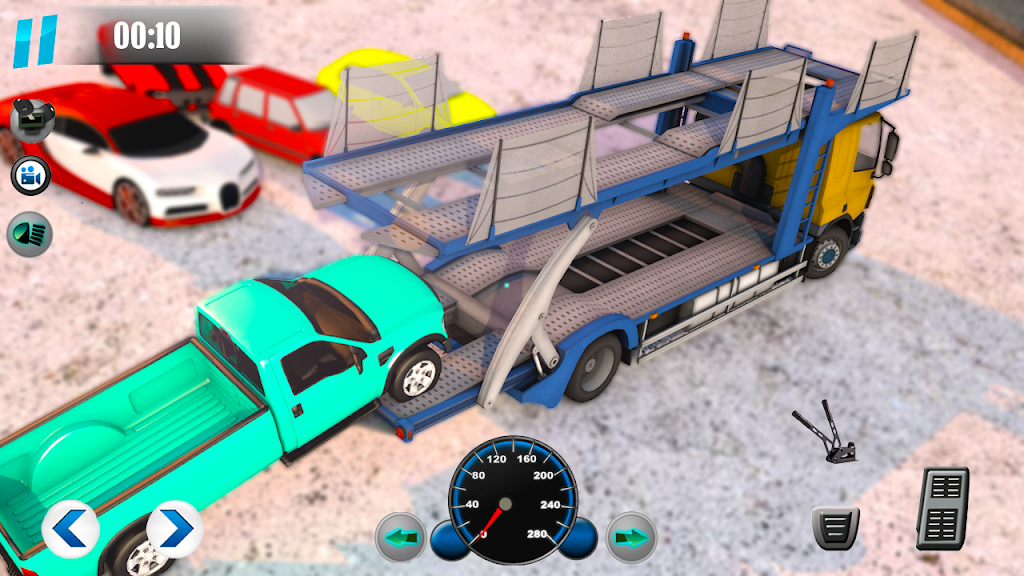This screenshot has width=1024, height=576.
Task: Activate the left turn signal arrow
Action: coord(400,538)
